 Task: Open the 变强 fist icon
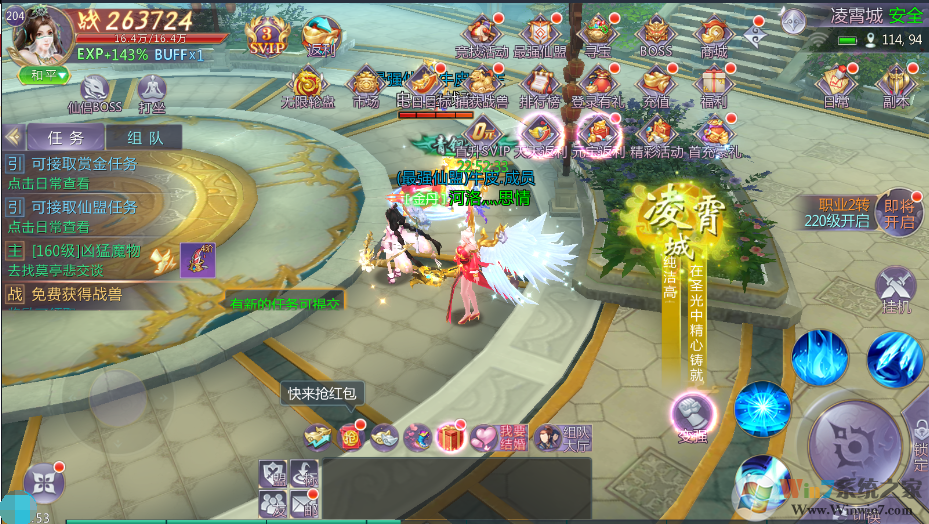pos(693,413)
